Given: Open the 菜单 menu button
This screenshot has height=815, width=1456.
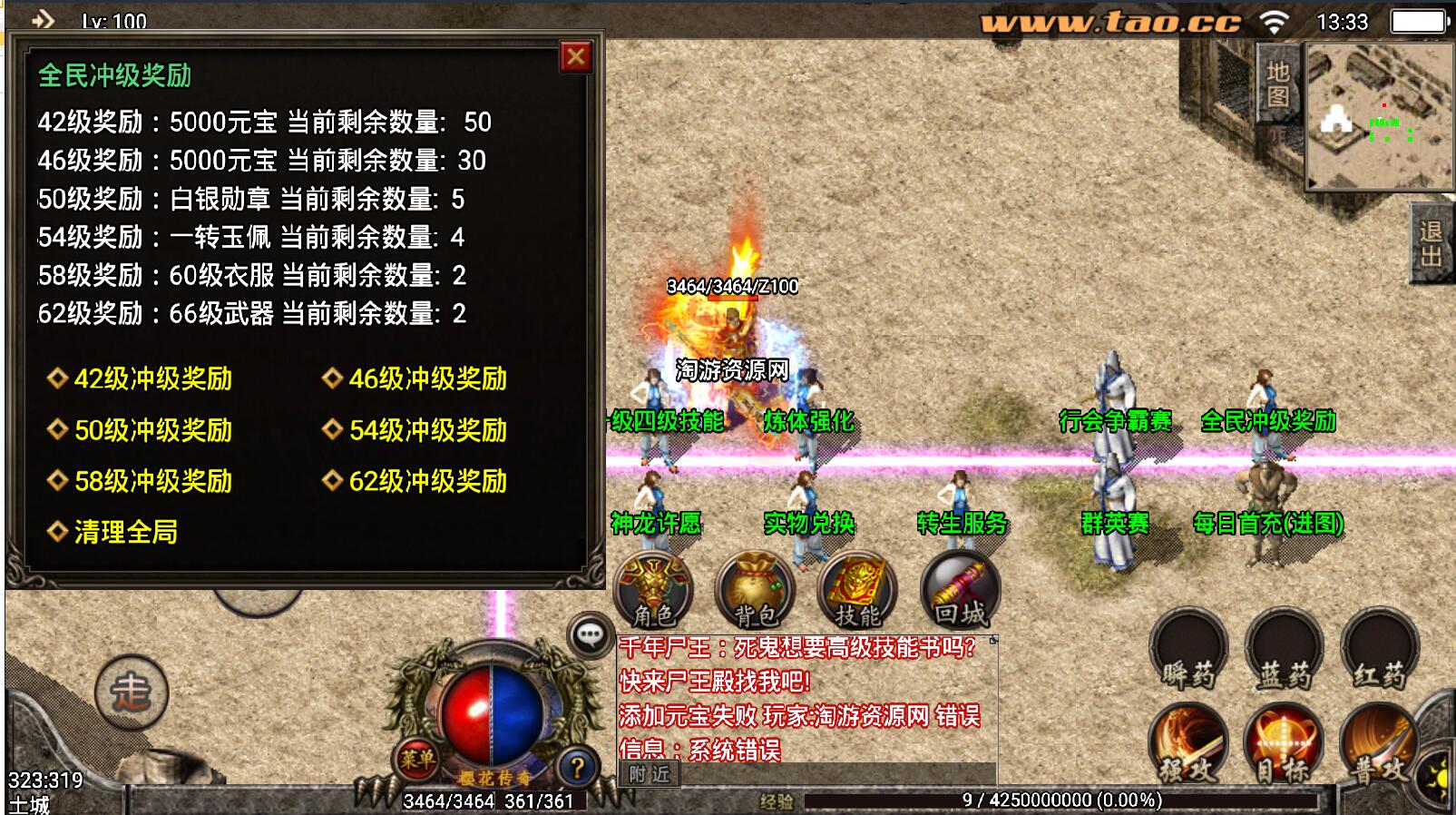Looking at the screenshot, I should [417, 759].
